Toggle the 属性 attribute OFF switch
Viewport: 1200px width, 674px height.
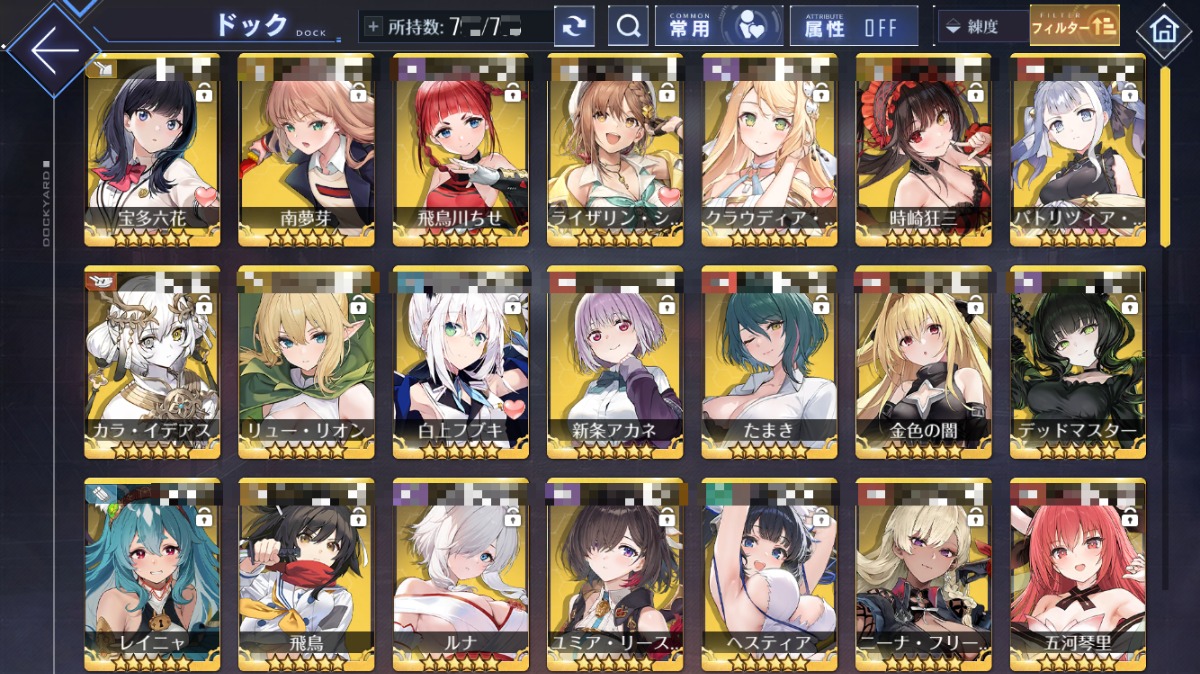click(853, 27)
